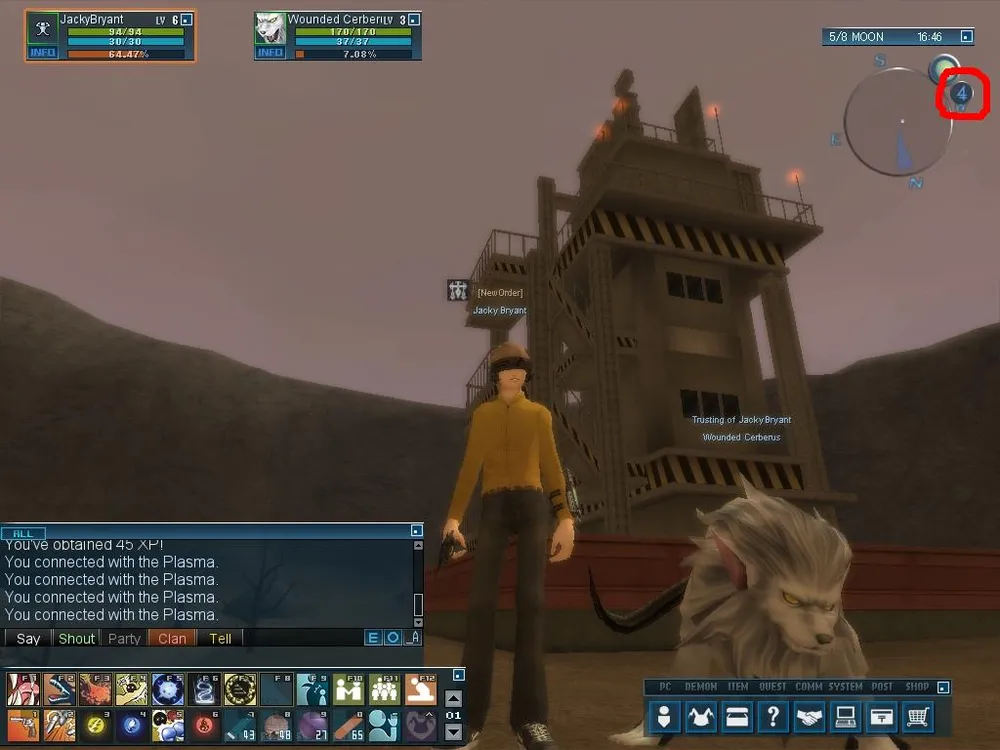Select the Clan chat channel
The width and height of the screenshot is (1000, 750).
pos(172,638)
